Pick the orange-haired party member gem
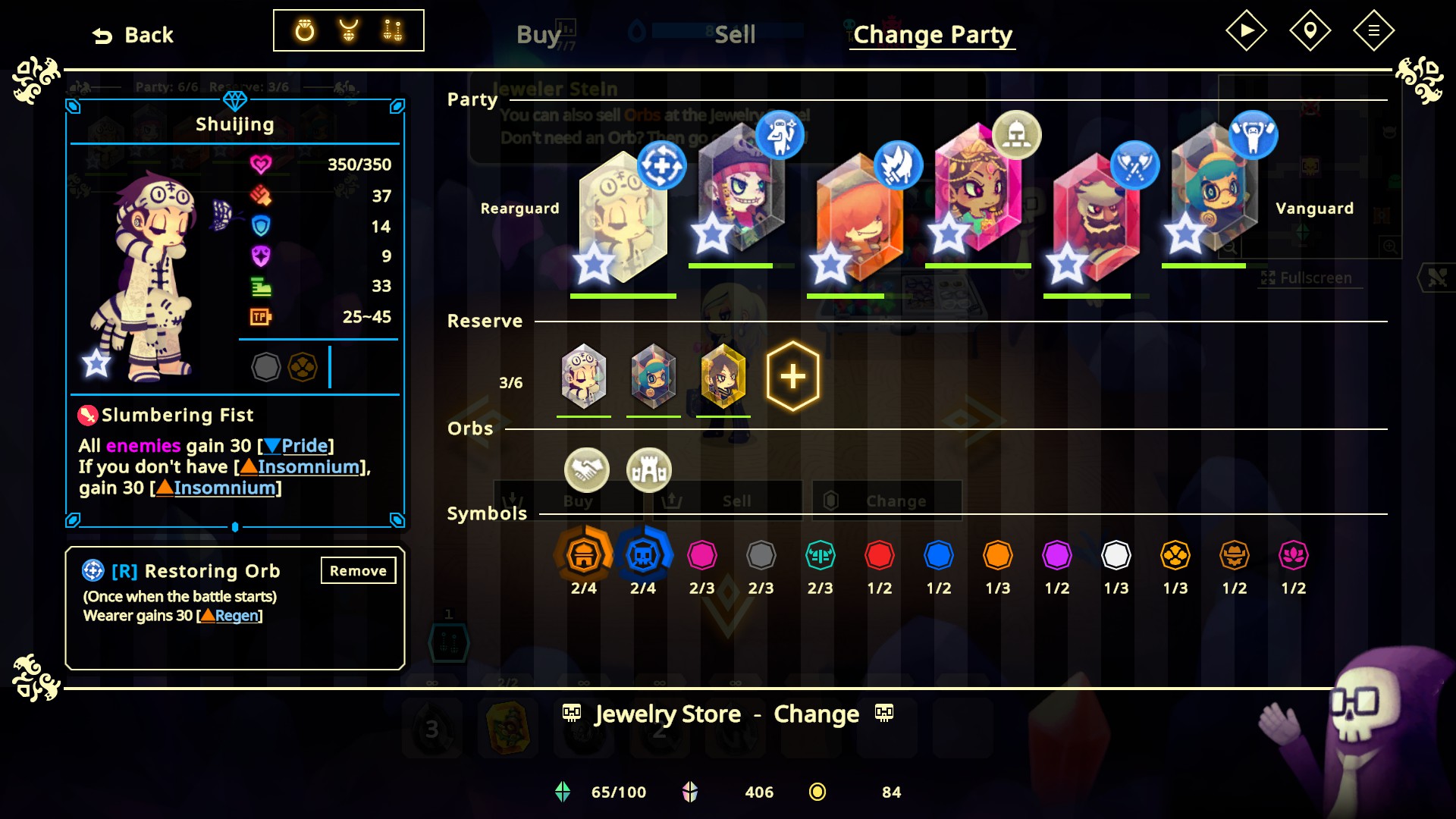Image resolution: width=1456 pixels, height=819 pixels. 859,218
